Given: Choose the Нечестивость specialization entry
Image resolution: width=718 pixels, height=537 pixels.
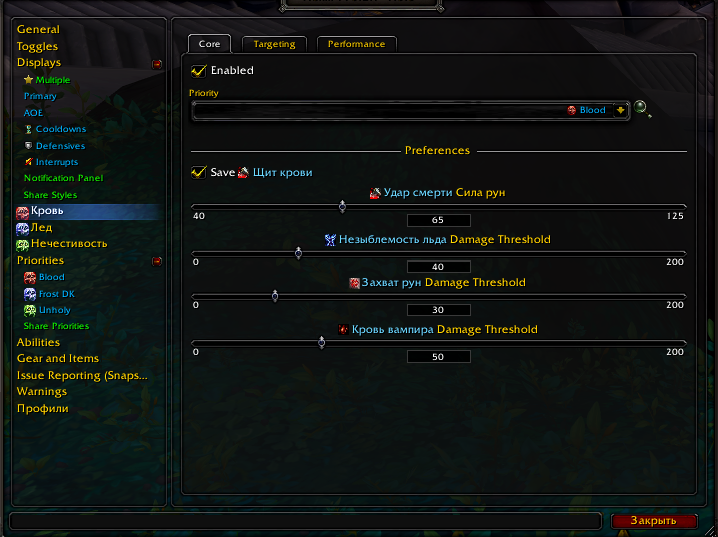Looking at the screenshot, I should point(68,244).
